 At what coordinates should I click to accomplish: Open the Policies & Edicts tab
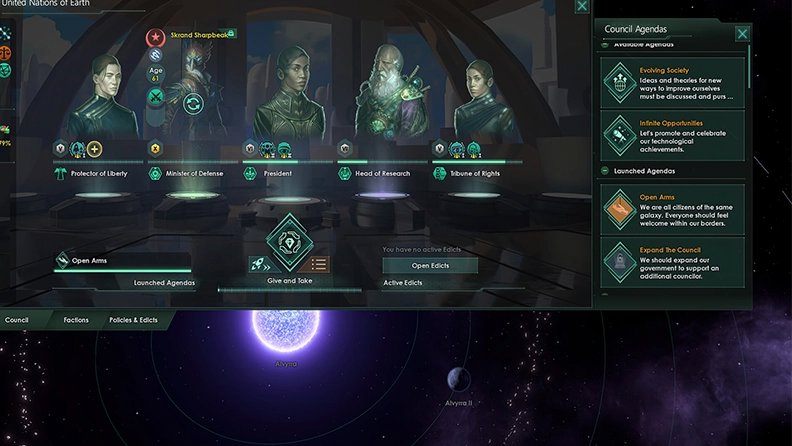tap(133, 320)
